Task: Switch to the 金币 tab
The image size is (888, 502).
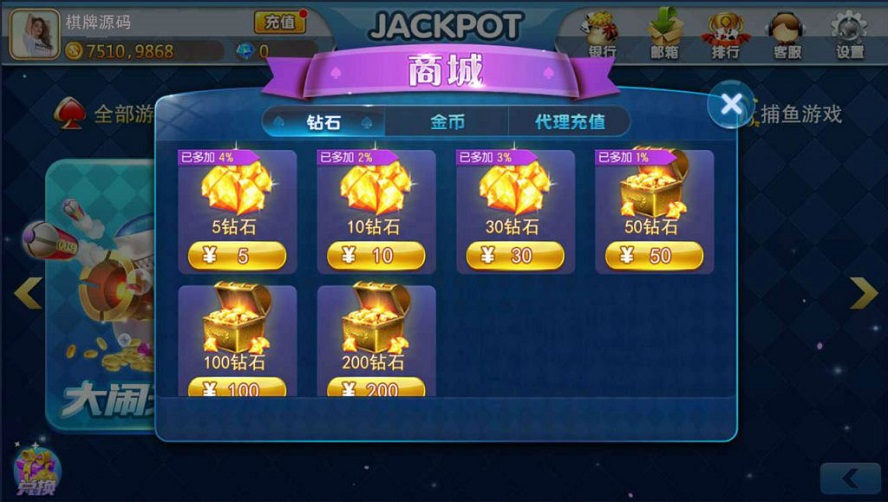Action: click(447, 122)
